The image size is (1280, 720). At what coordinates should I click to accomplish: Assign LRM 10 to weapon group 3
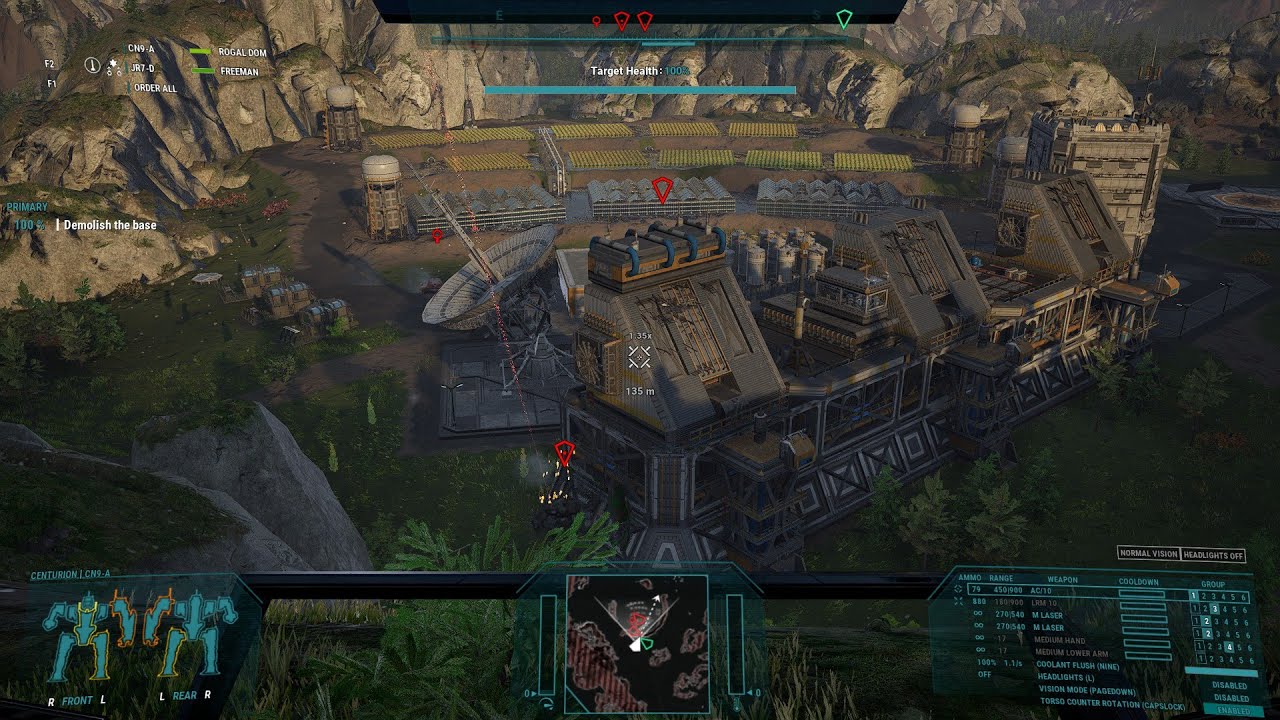tap(1214, 608)
